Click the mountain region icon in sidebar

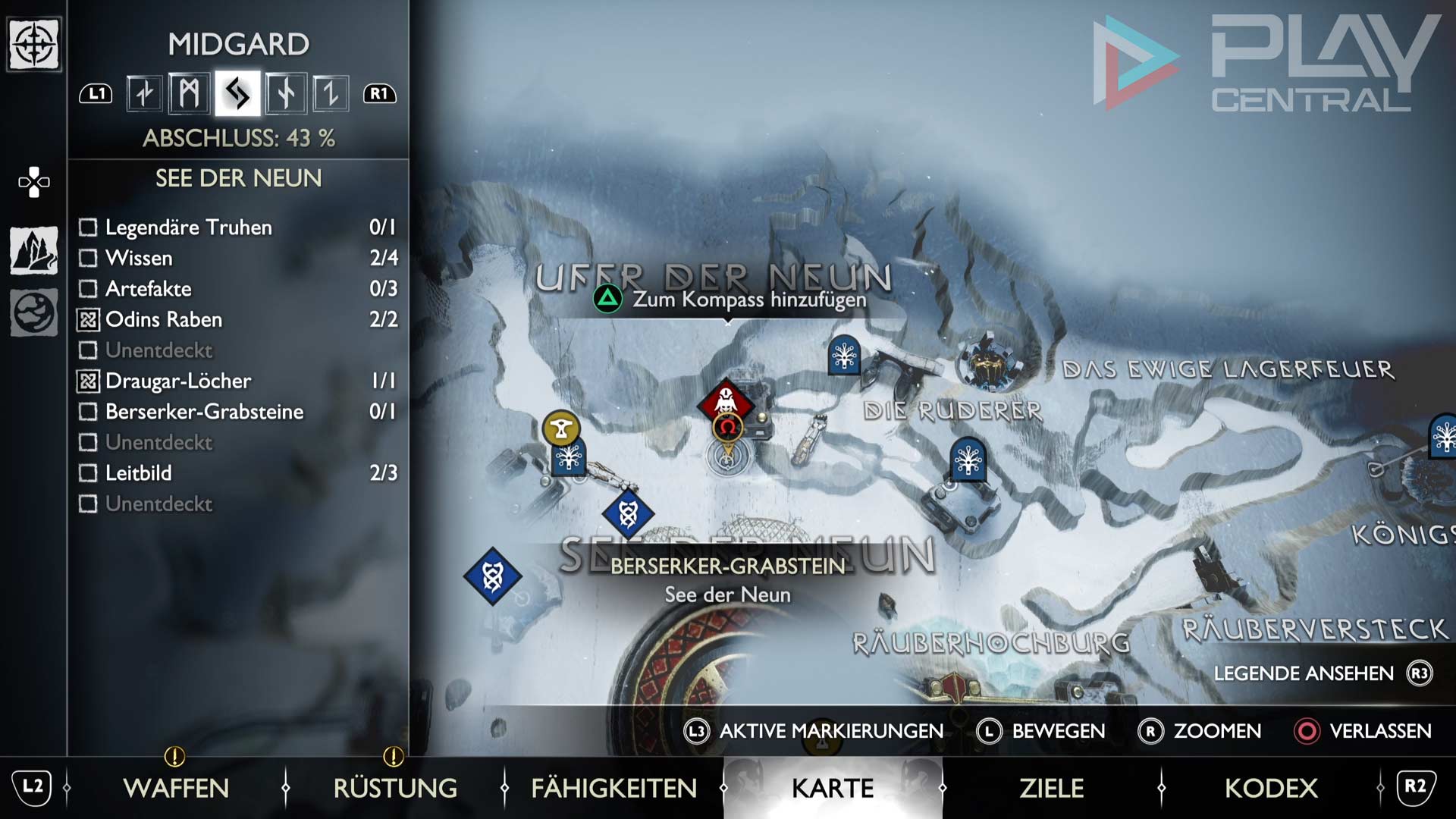point(34,250)
